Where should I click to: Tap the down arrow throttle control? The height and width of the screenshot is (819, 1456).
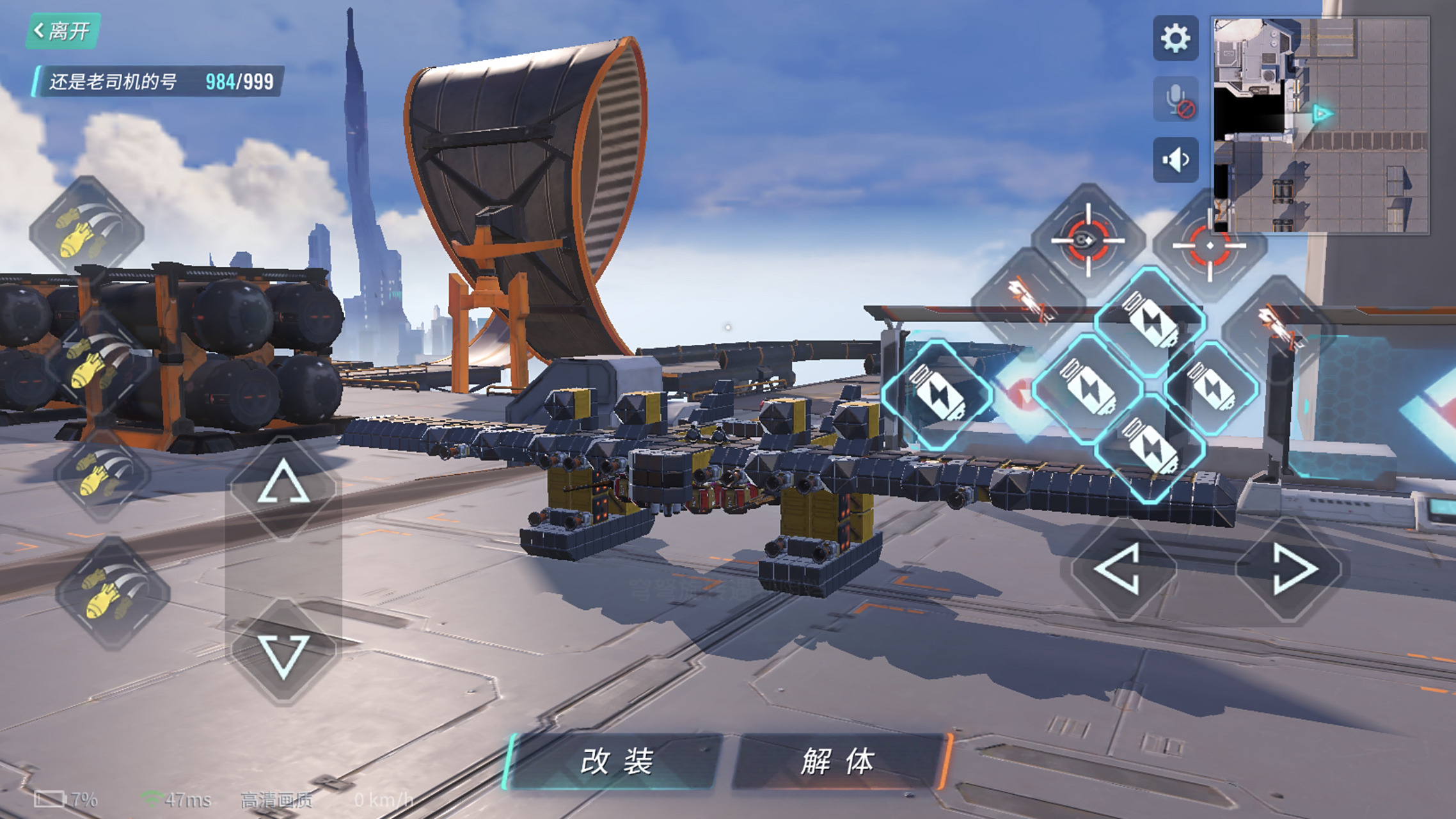coord(283,654)
